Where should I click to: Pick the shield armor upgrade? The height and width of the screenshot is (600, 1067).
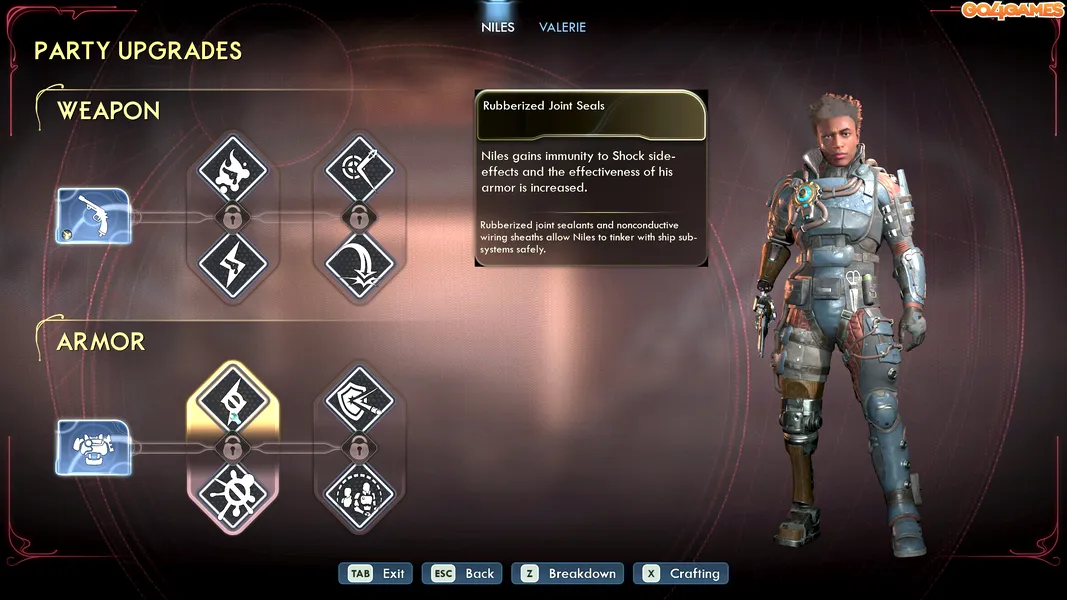tap(359, 400)
